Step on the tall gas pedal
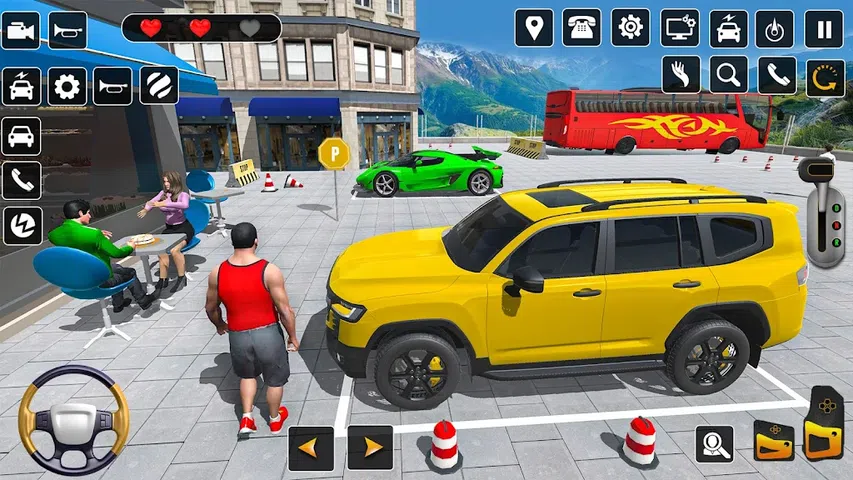853x480 pixels. pyautogui.click(x=825, y=422)
